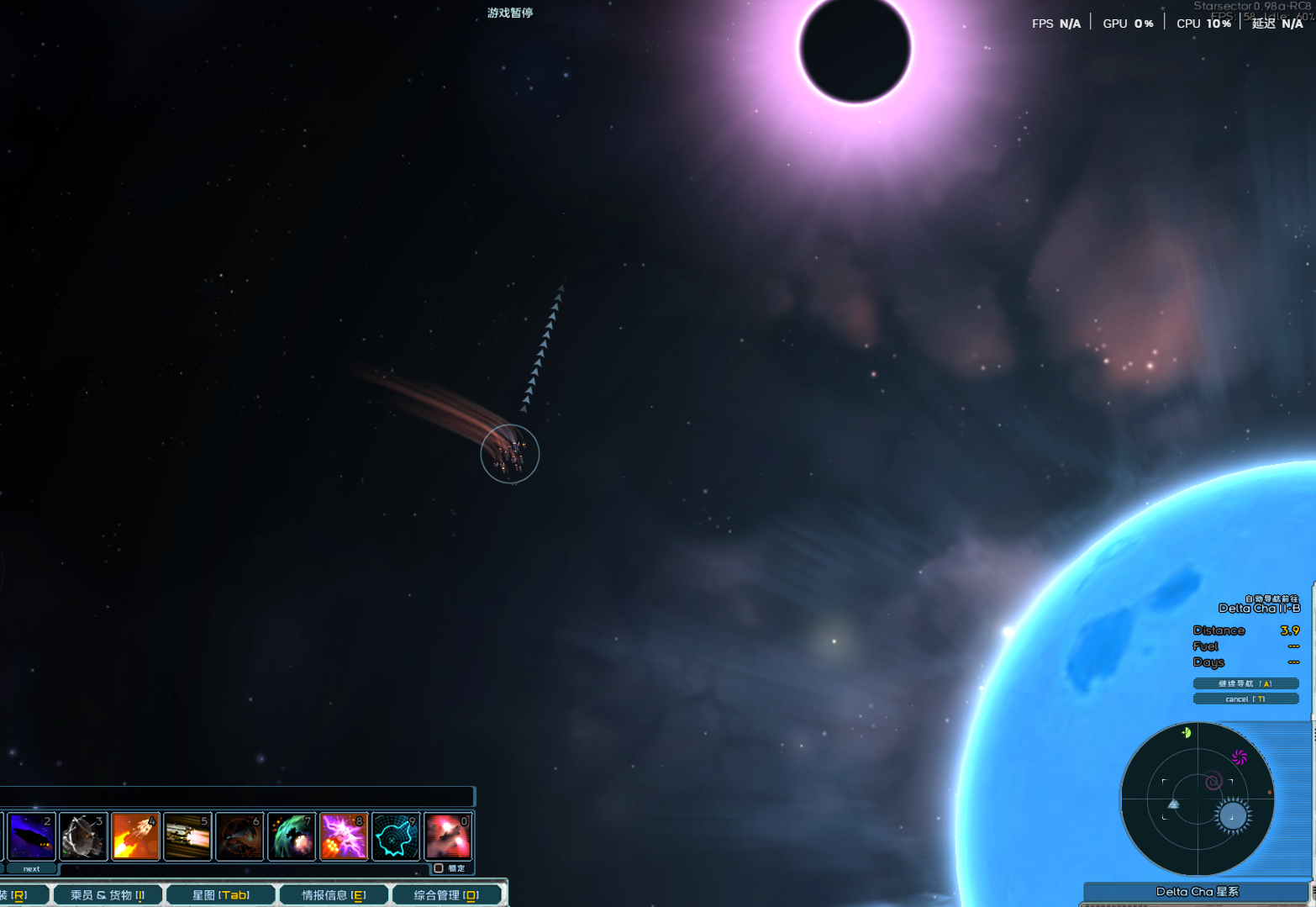Activate the emergency burn ability in slot 4

coord(135,836)
